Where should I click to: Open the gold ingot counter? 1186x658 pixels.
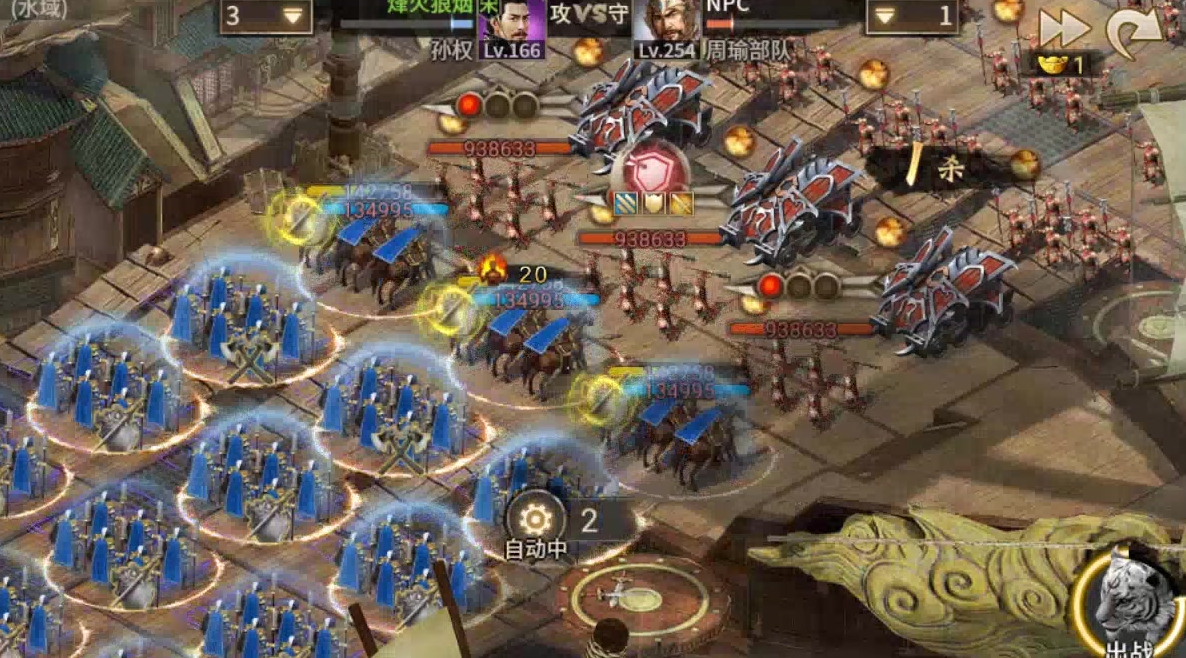[1060, 66]
